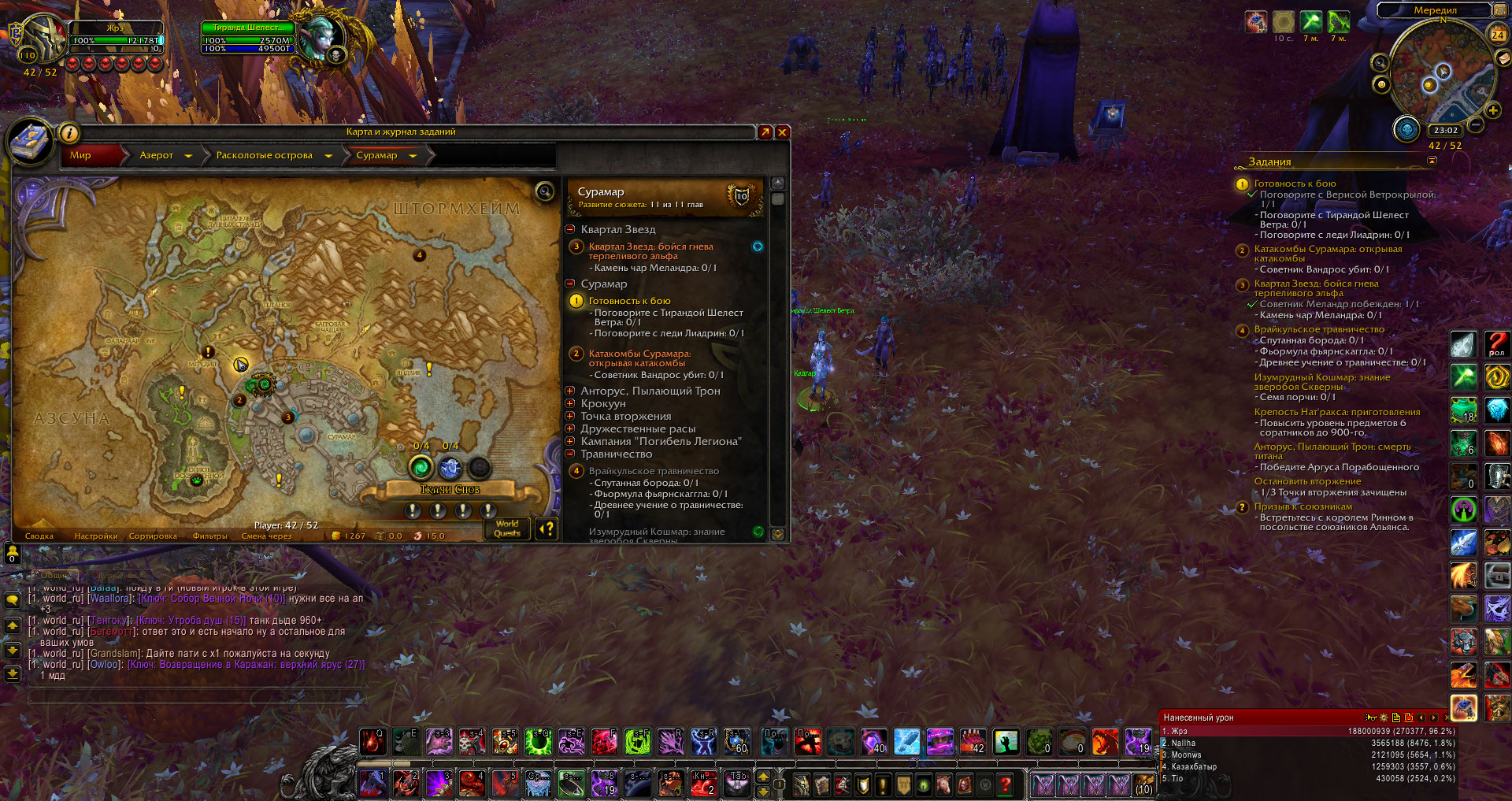The width and height of the screenshot is (1512, 801).
Task: Maximize the world map window
Action: click(765, 132)
